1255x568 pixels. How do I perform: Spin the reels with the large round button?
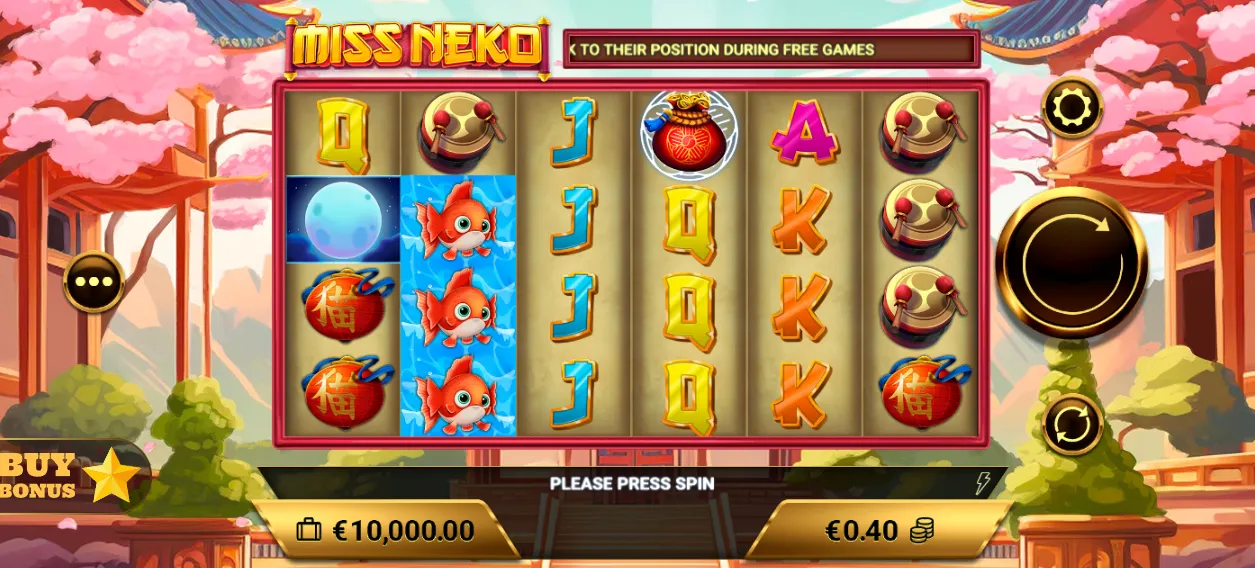point(1072,262)
